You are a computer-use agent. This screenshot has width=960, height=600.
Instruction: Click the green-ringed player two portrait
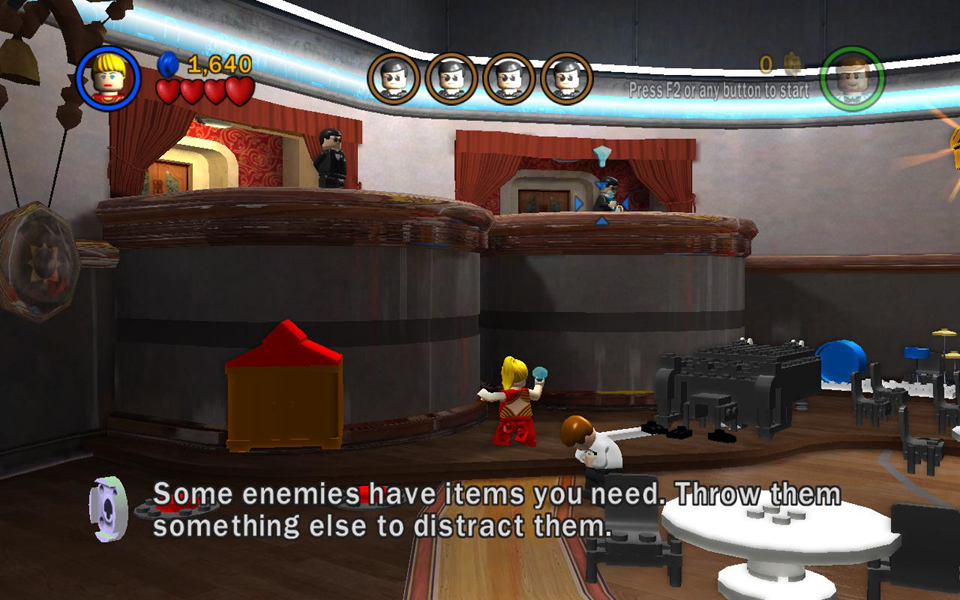(x=852, y=78)
